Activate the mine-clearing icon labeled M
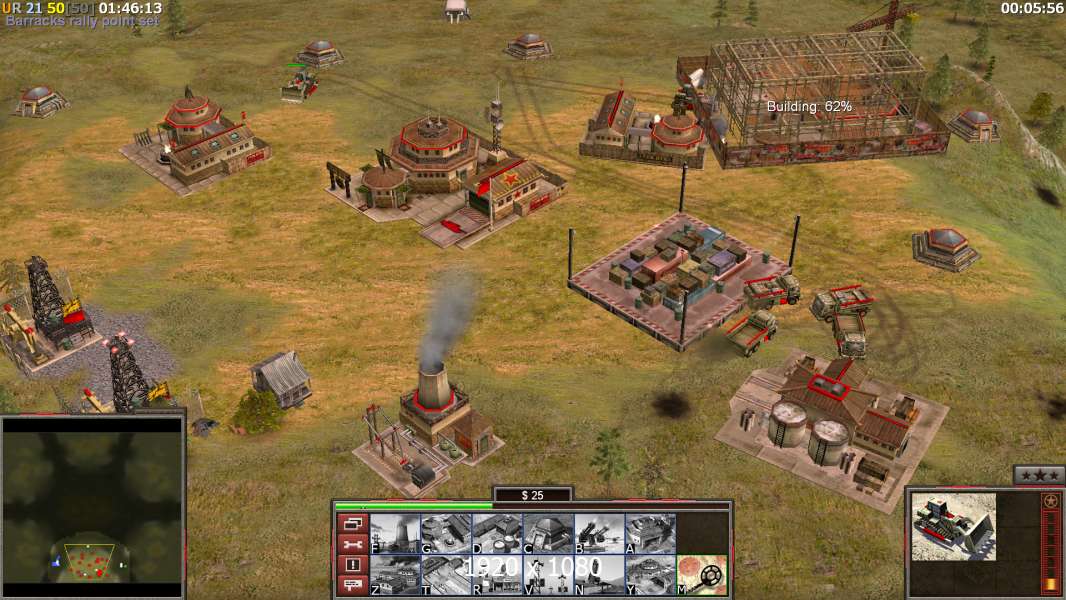This screenshot has height=600, width=1066. coord(702,575)
